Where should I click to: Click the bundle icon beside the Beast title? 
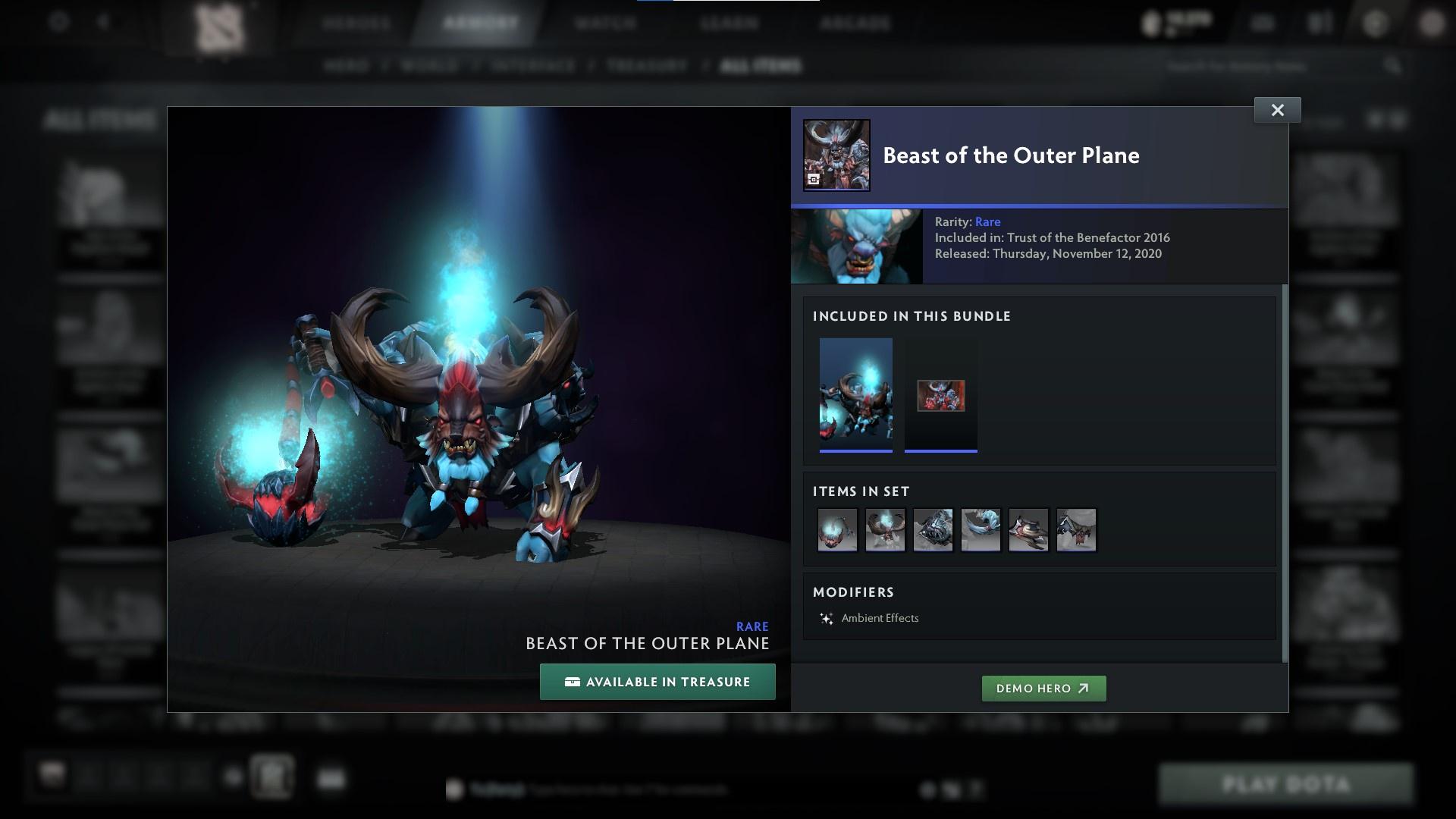[836, 154]
